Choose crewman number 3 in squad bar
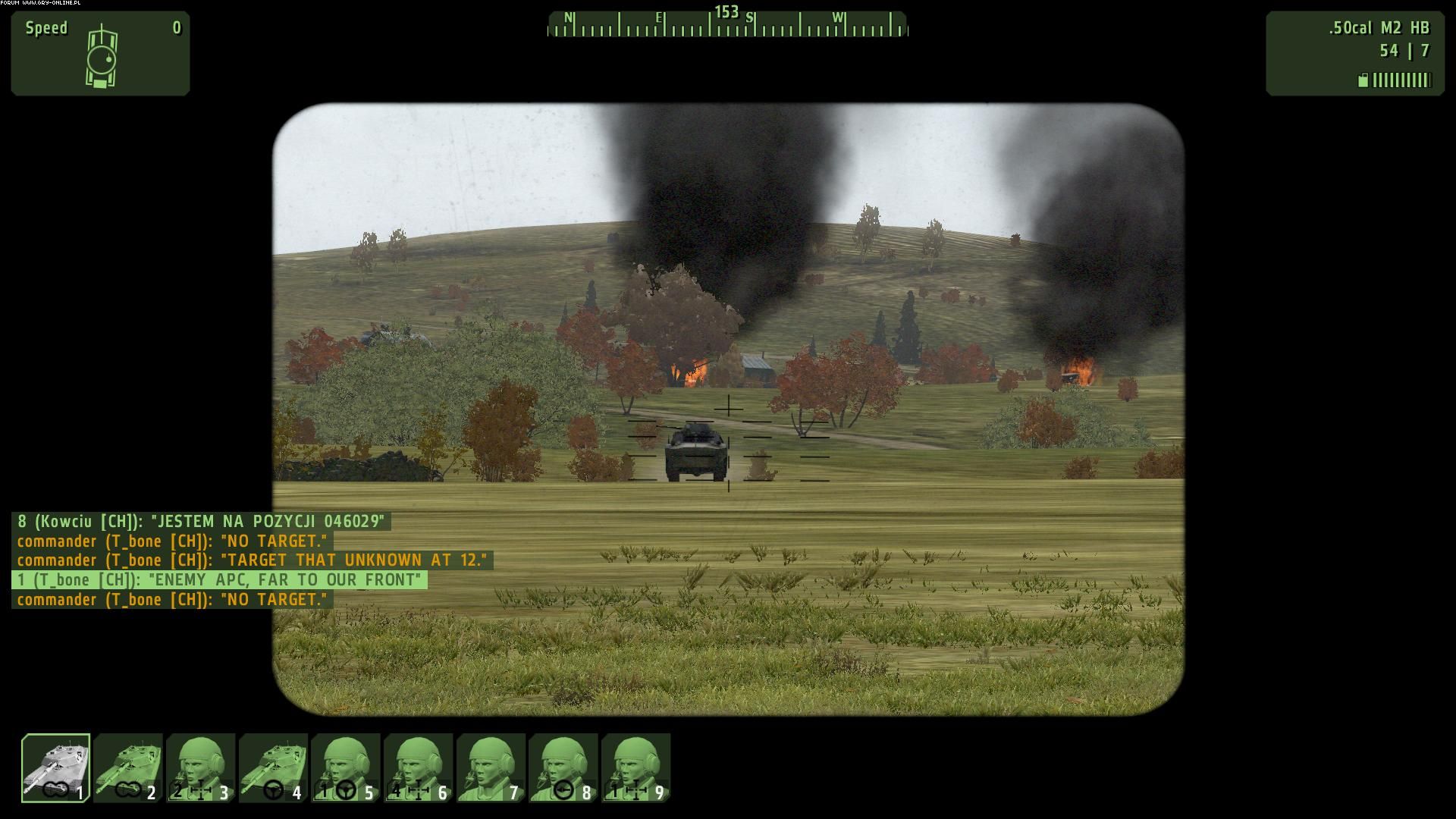Screen dimensions: 1456x819 coord(201,767)
